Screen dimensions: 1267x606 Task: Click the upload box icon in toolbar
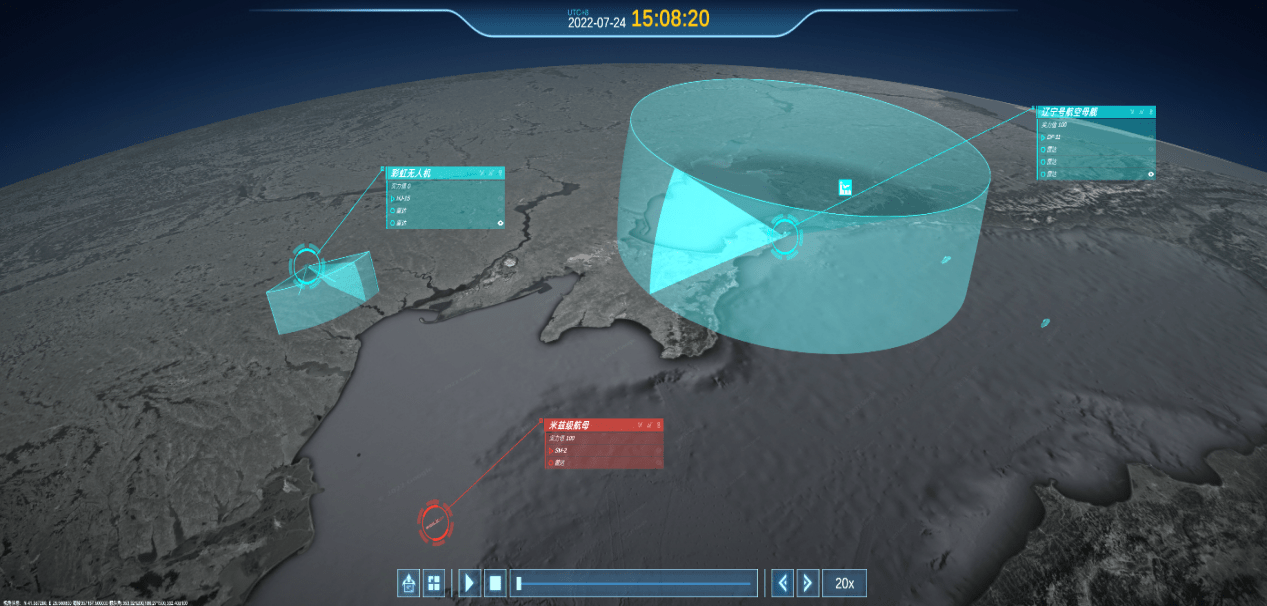tap(408, 583)
